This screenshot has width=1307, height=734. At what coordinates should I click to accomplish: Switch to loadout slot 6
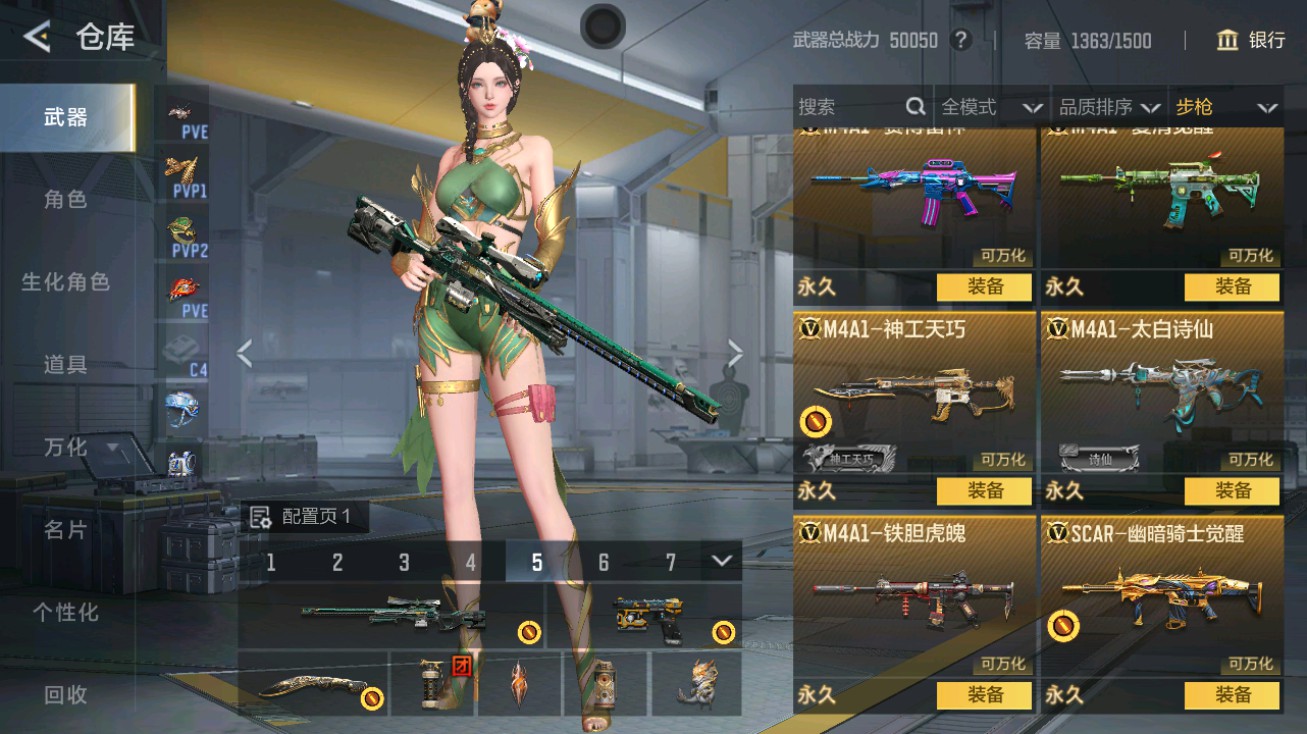pos(603,562)
